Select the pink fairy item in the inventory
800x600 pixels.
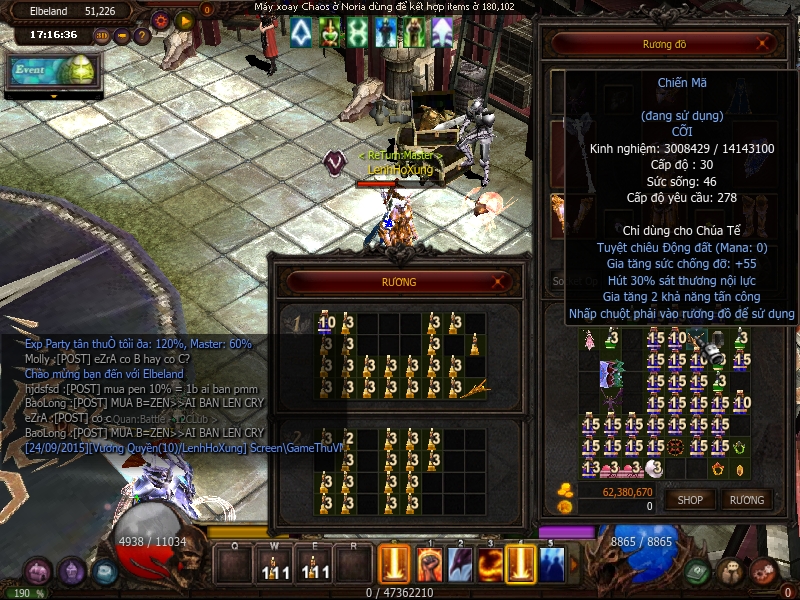coord(590,342)
